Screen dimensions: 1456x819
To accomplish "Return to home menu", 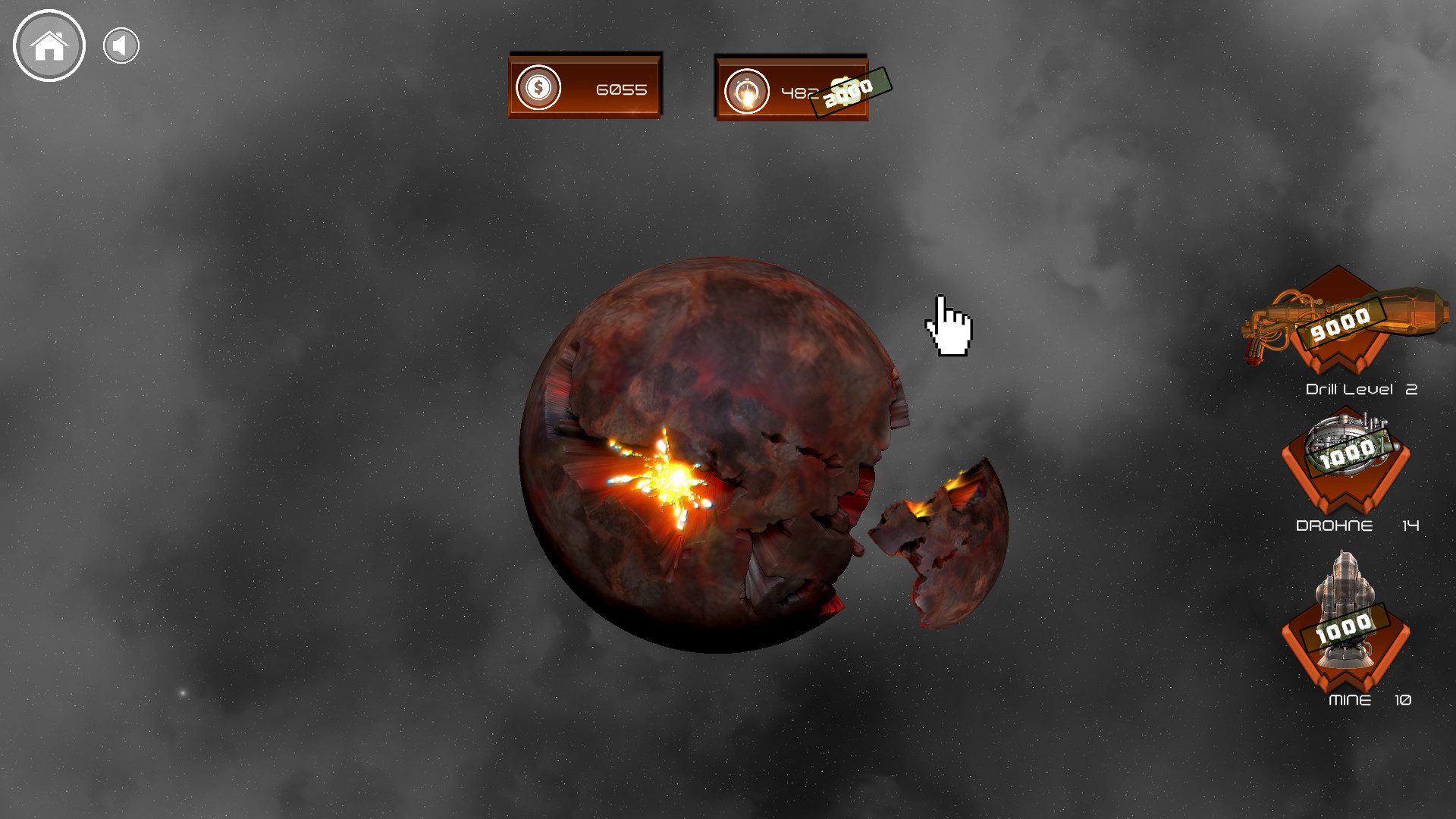I will pyautogui.click(x=49, y=45).
